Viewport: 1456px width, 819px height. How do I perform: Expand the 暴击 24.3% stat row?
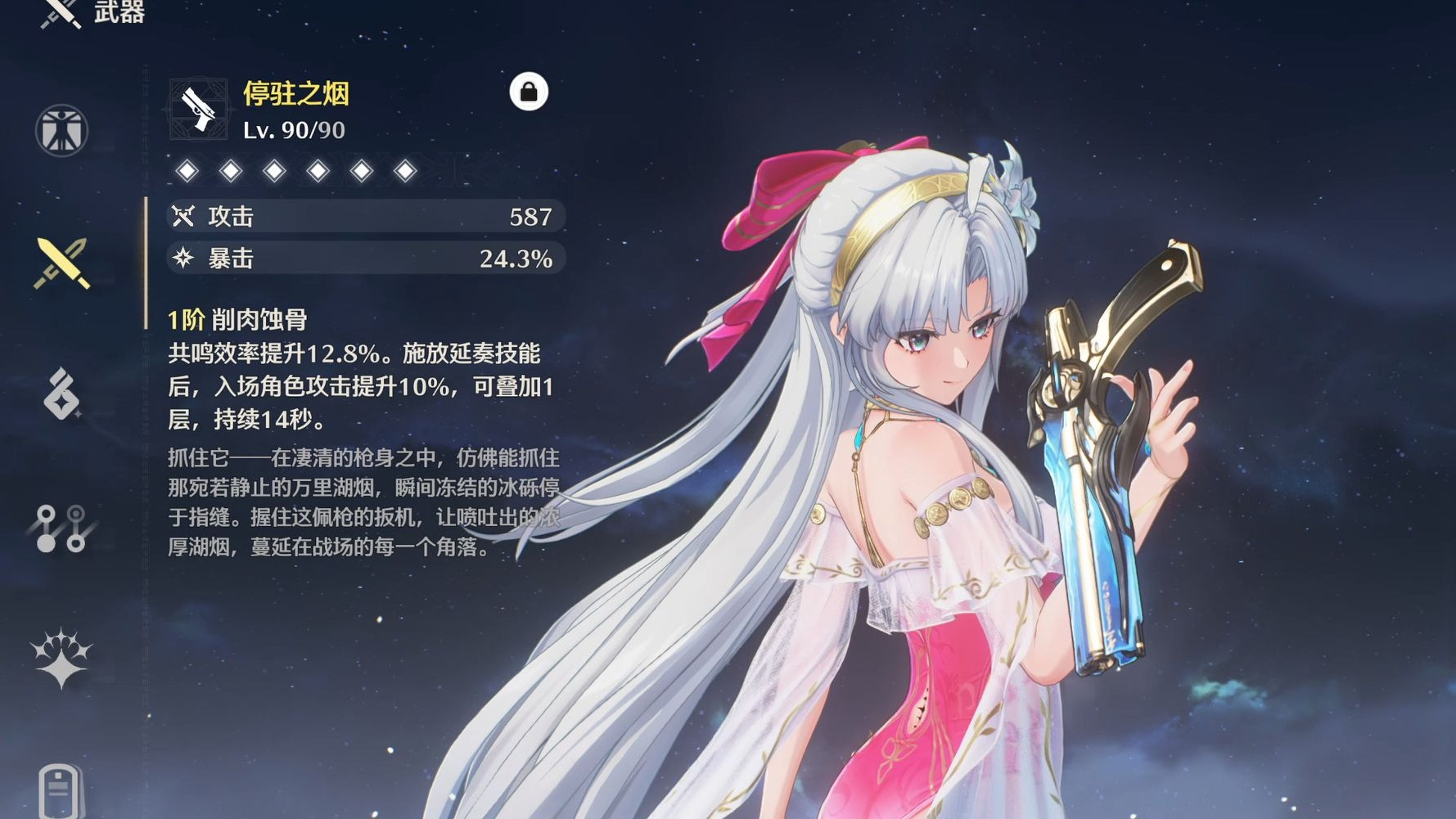tap(360, 259)
